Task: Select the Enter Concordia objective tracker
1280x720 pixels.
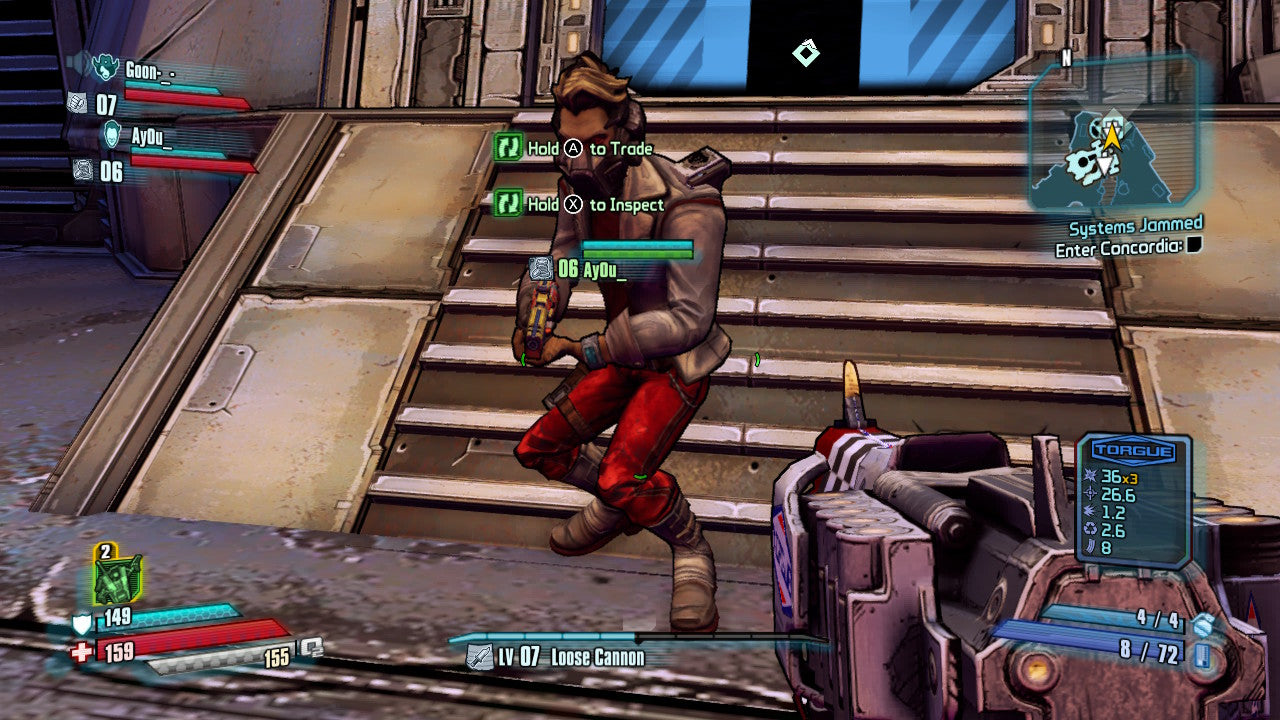Action: pos(1128,247)
